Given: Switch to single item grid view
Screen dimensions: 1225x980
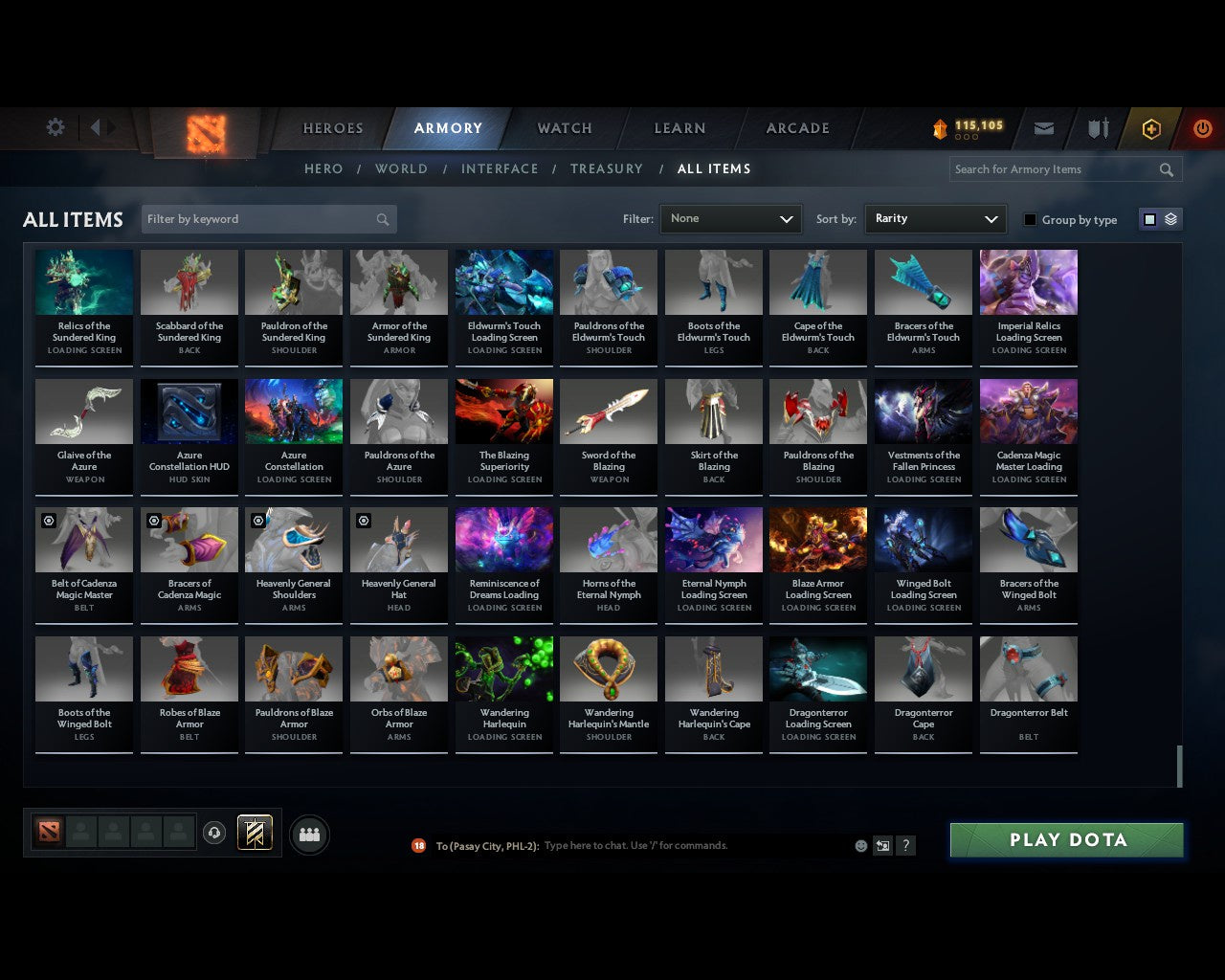Looking at the screenshot, I should pos(1148,218).
